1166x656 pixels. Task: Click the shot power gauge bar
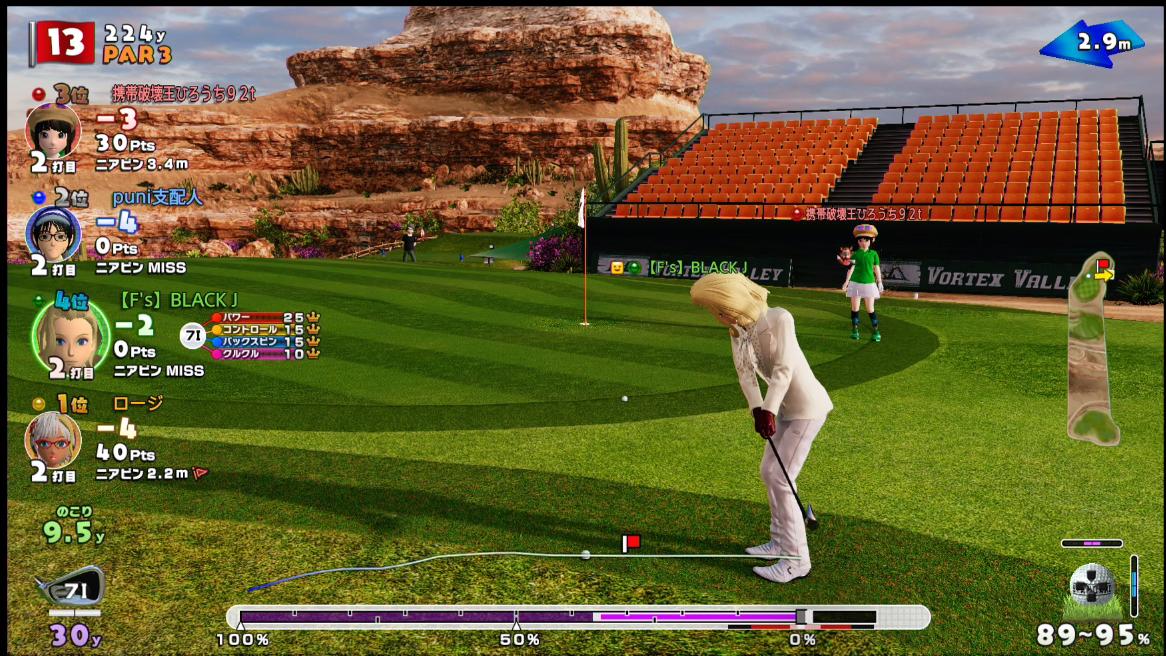click(x=578, y=617)
